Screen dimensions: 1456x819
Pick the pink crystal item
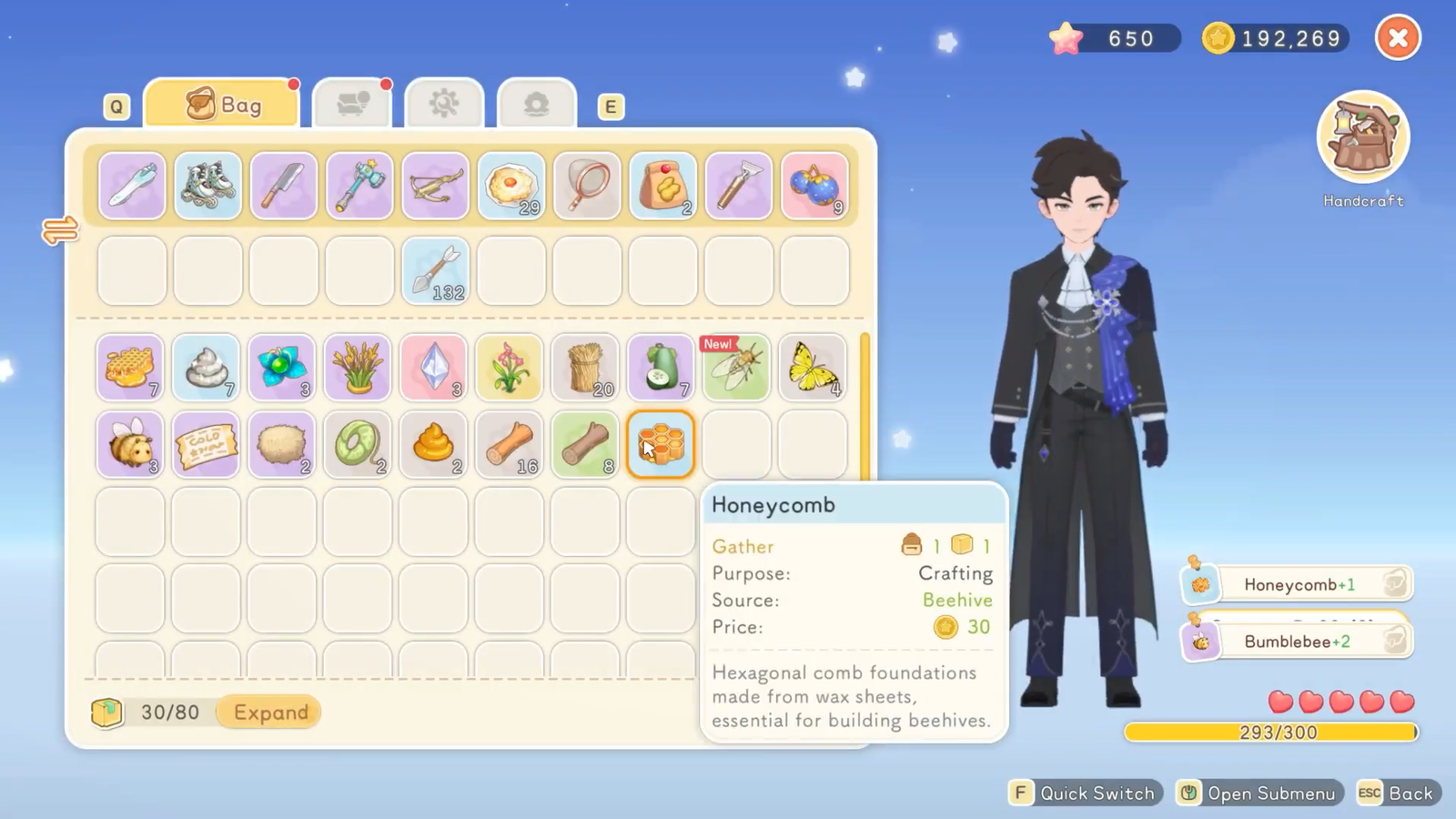[x=433, y=368]
